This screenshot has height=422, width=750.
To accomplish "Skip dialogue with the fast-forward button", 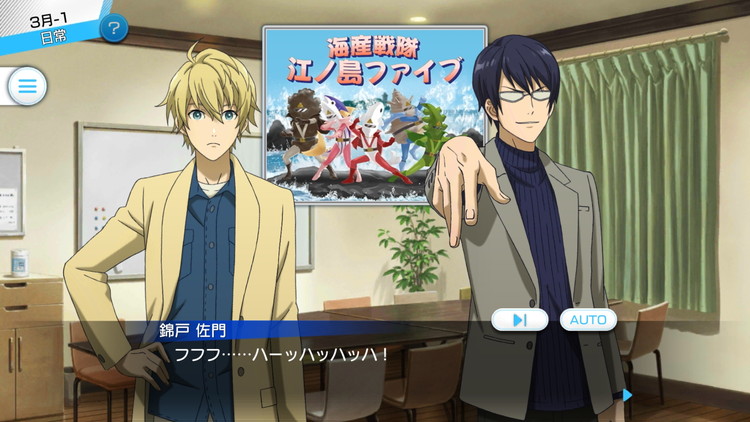I will pyautogui.click(x=519, y=320).
